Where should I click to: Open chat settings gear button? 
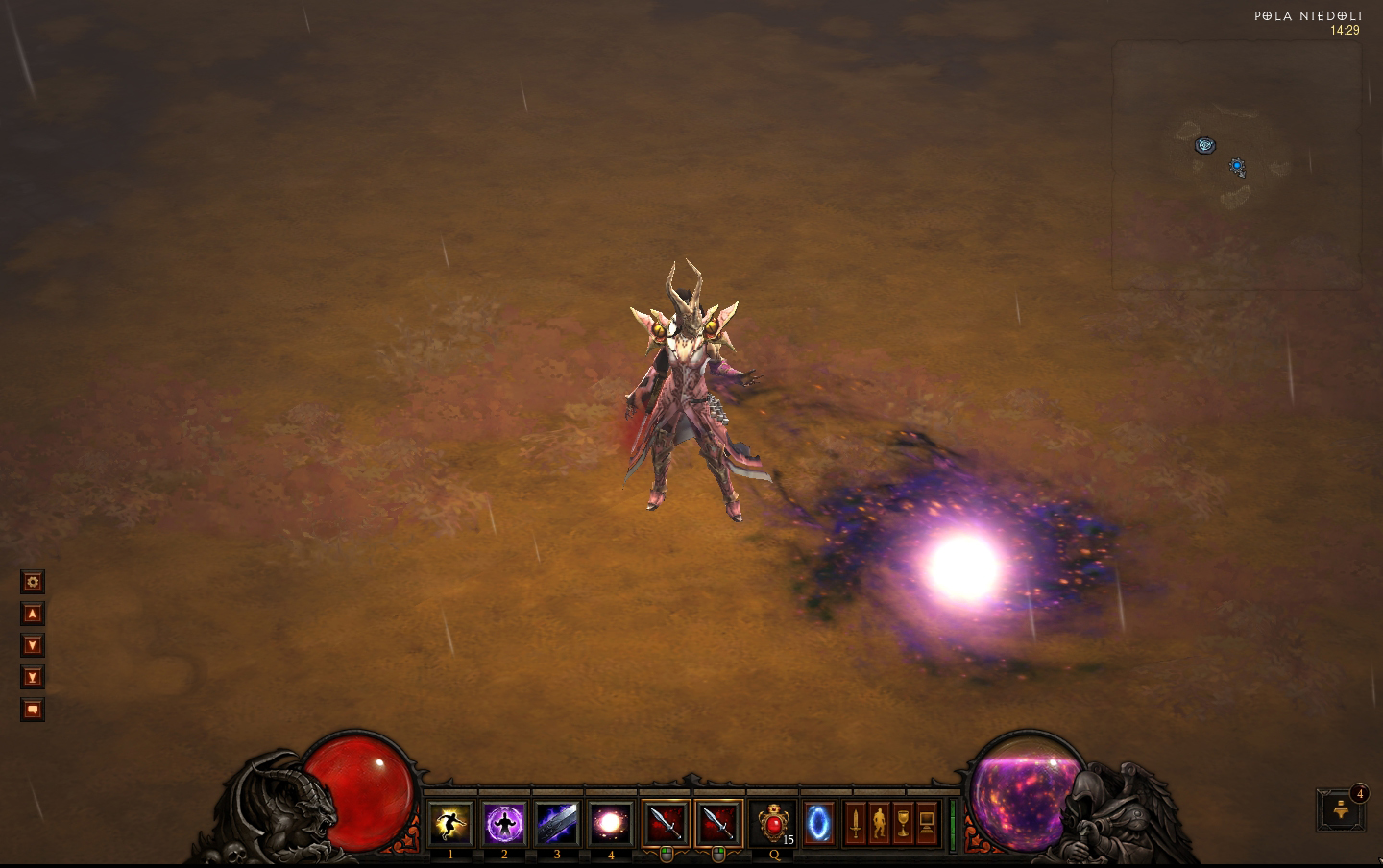pos(33,582)
